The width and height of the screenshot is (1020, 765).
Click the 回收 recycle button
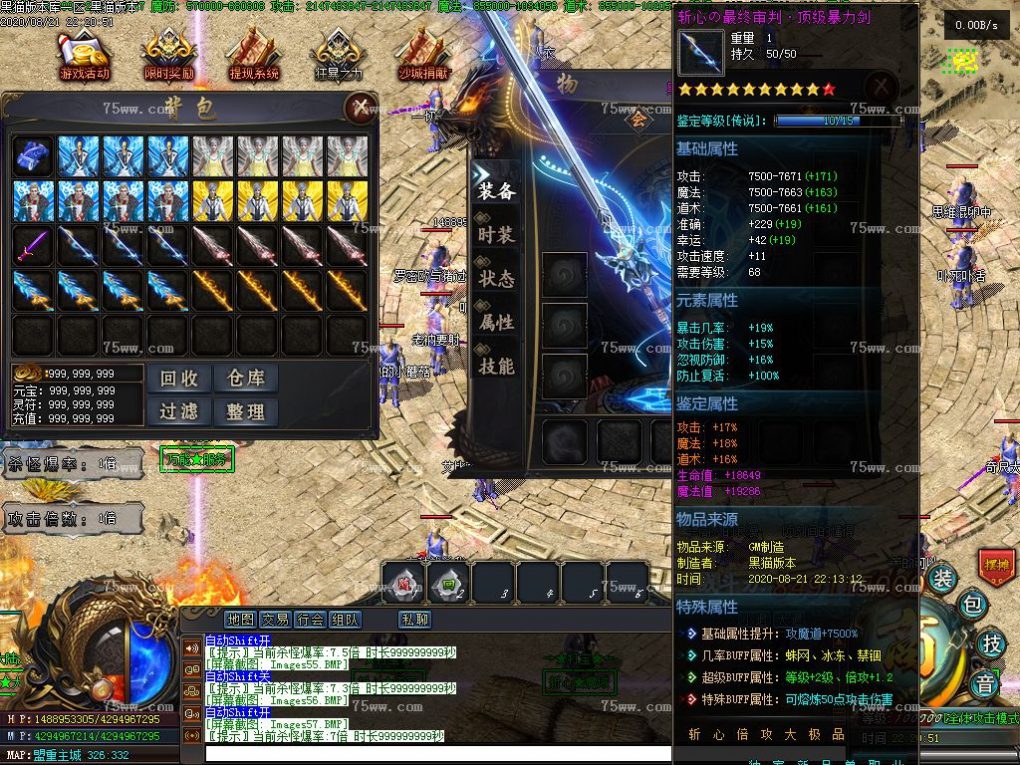tap(180, 378)
